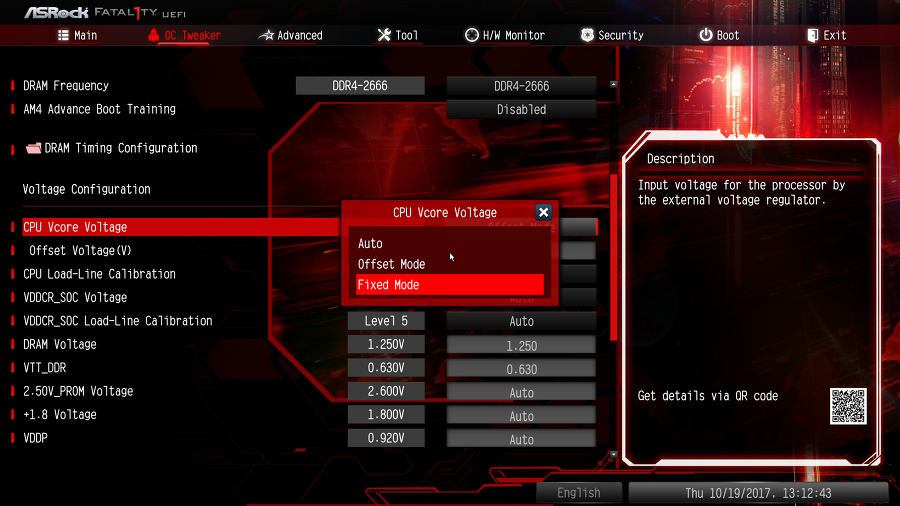Select Fixed Mode in the popup

450,285
